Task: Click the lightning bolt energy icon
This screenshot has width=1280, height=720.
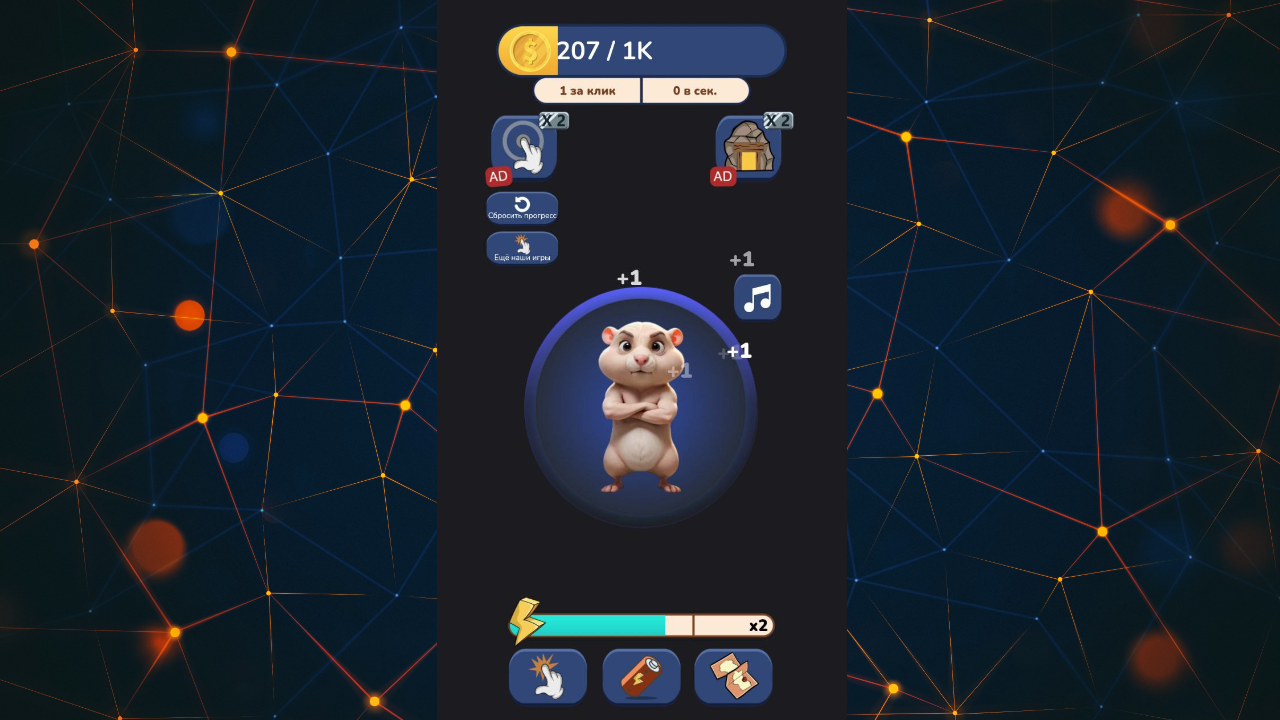Action: [524, 623]
